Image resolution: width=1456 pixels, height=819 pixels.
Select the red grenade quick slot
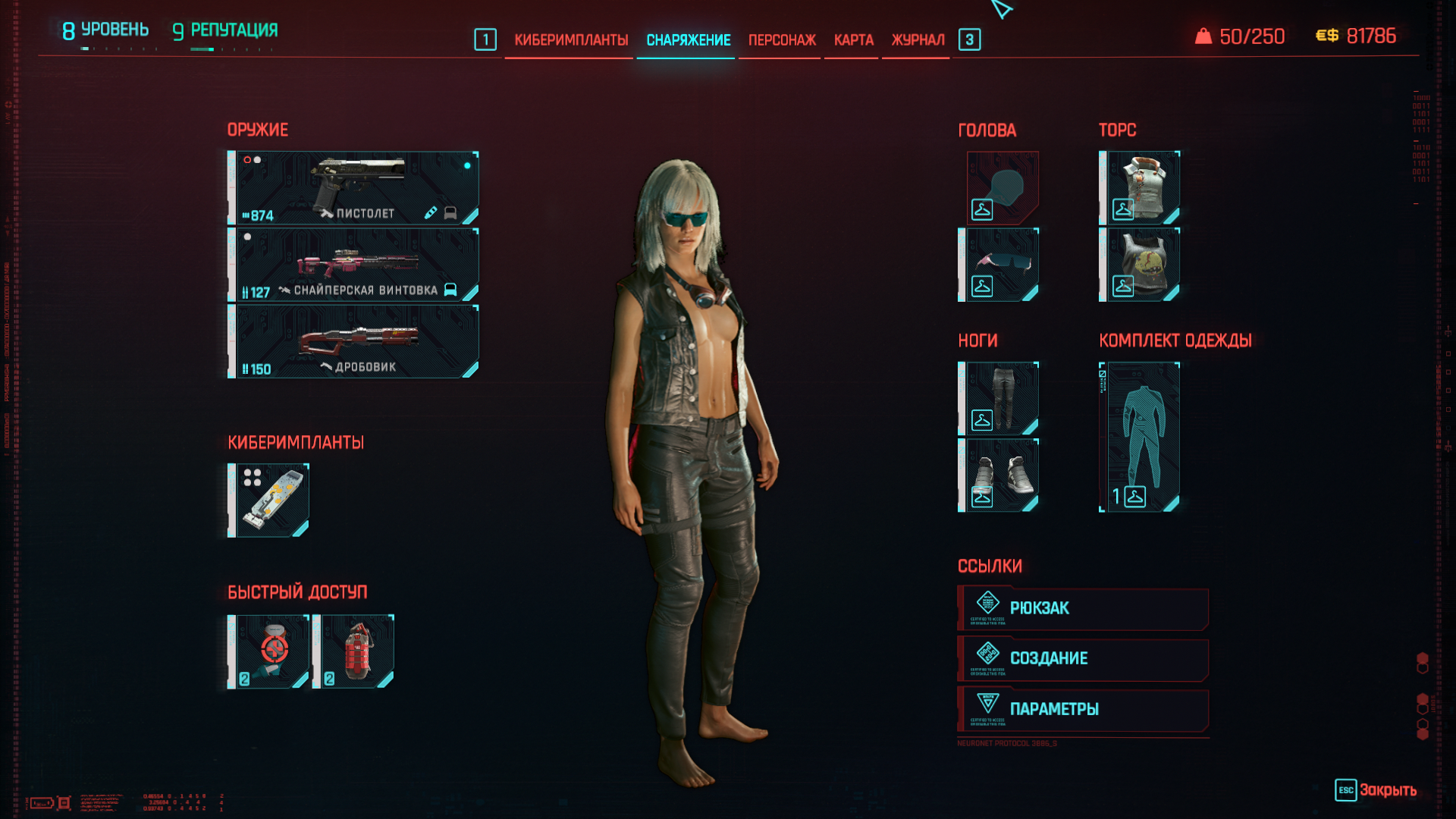tap(354, 651)
